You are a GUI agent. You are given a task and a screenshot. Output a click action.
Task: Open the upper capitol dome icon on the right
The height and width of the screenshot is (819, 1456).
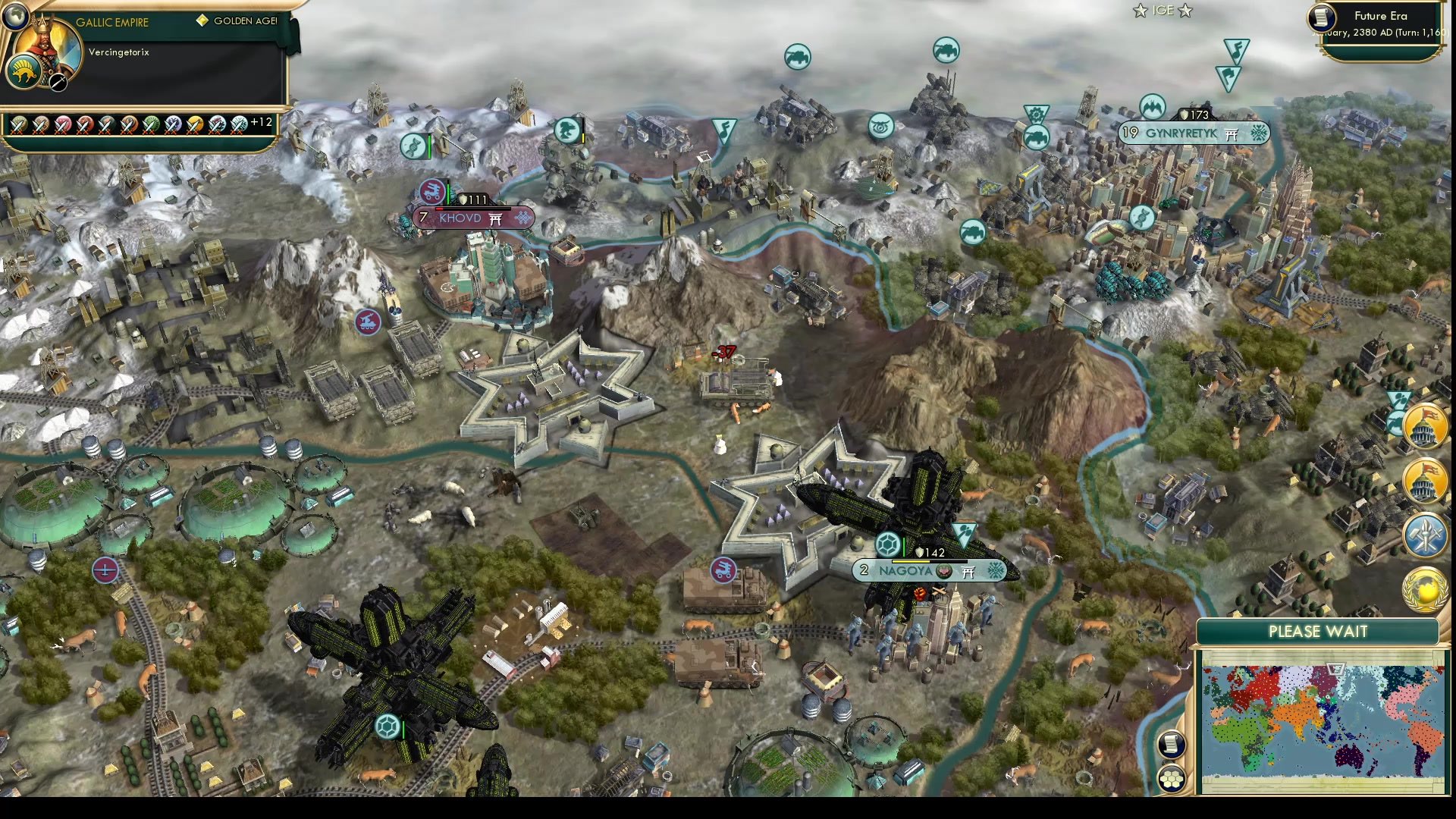point(1424,427)
